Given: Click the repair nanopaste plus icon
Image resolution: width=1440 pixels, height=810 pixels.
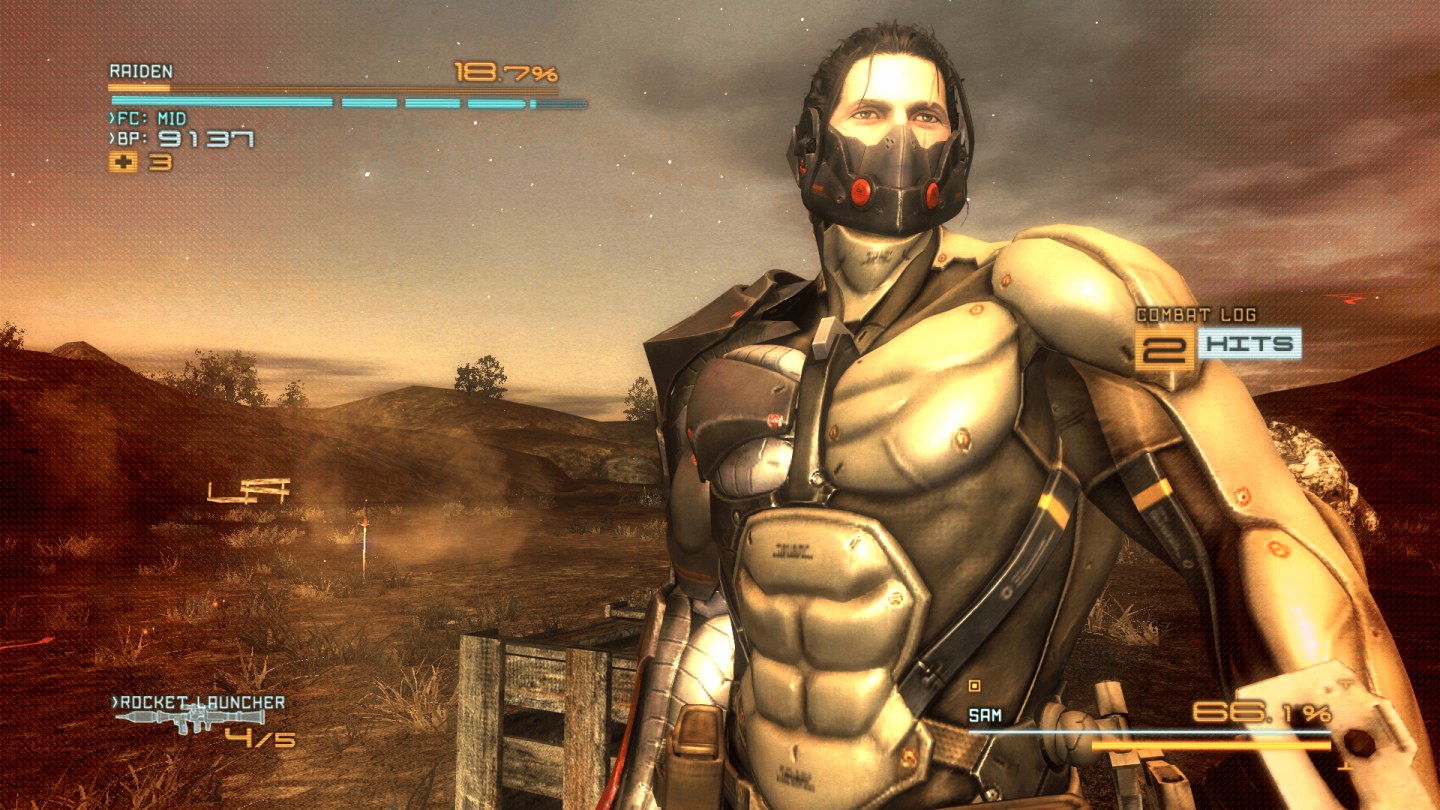Looking at the screenshot, I should click(x=123, y=163).
